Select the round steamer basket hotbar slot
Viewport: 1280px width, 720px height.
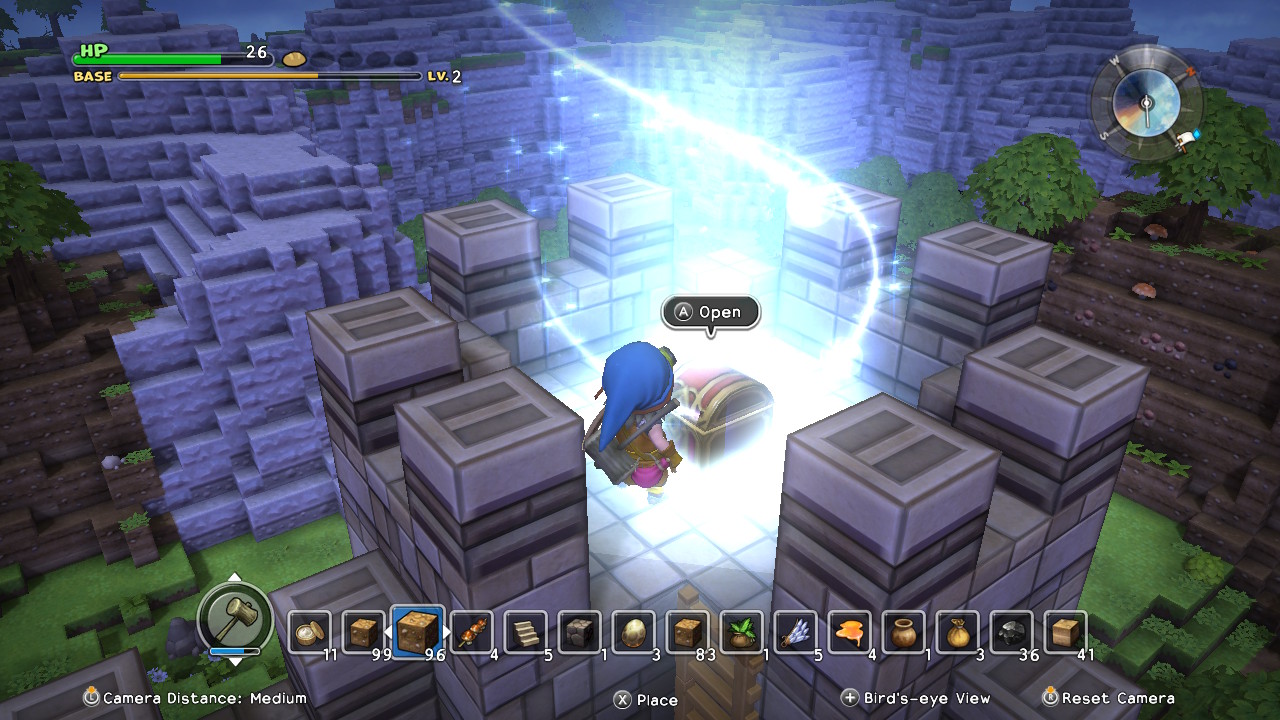pos(309,632)
